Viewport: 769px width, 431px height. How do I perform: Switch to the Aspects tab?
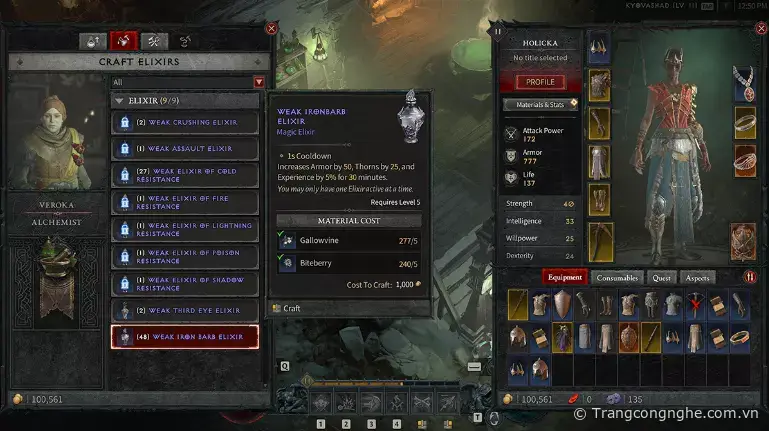(698, 278)
